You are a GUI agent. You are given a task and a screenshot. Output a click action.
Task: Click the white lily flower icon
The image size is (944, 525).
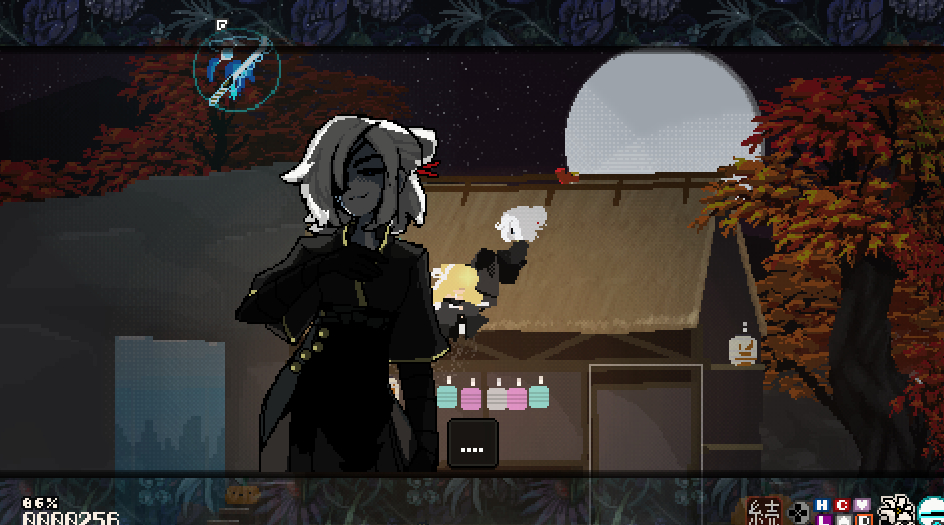click(x=895, y=511)
